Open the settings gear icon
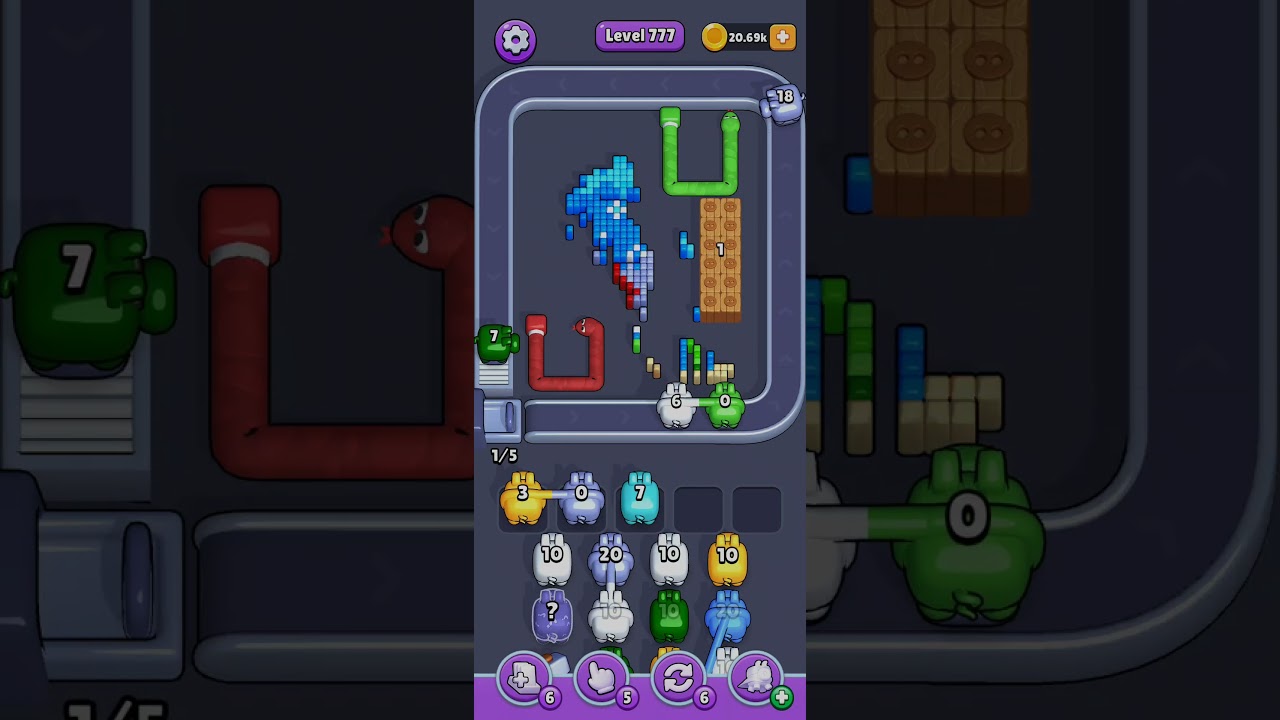 [x=516, y=39]
